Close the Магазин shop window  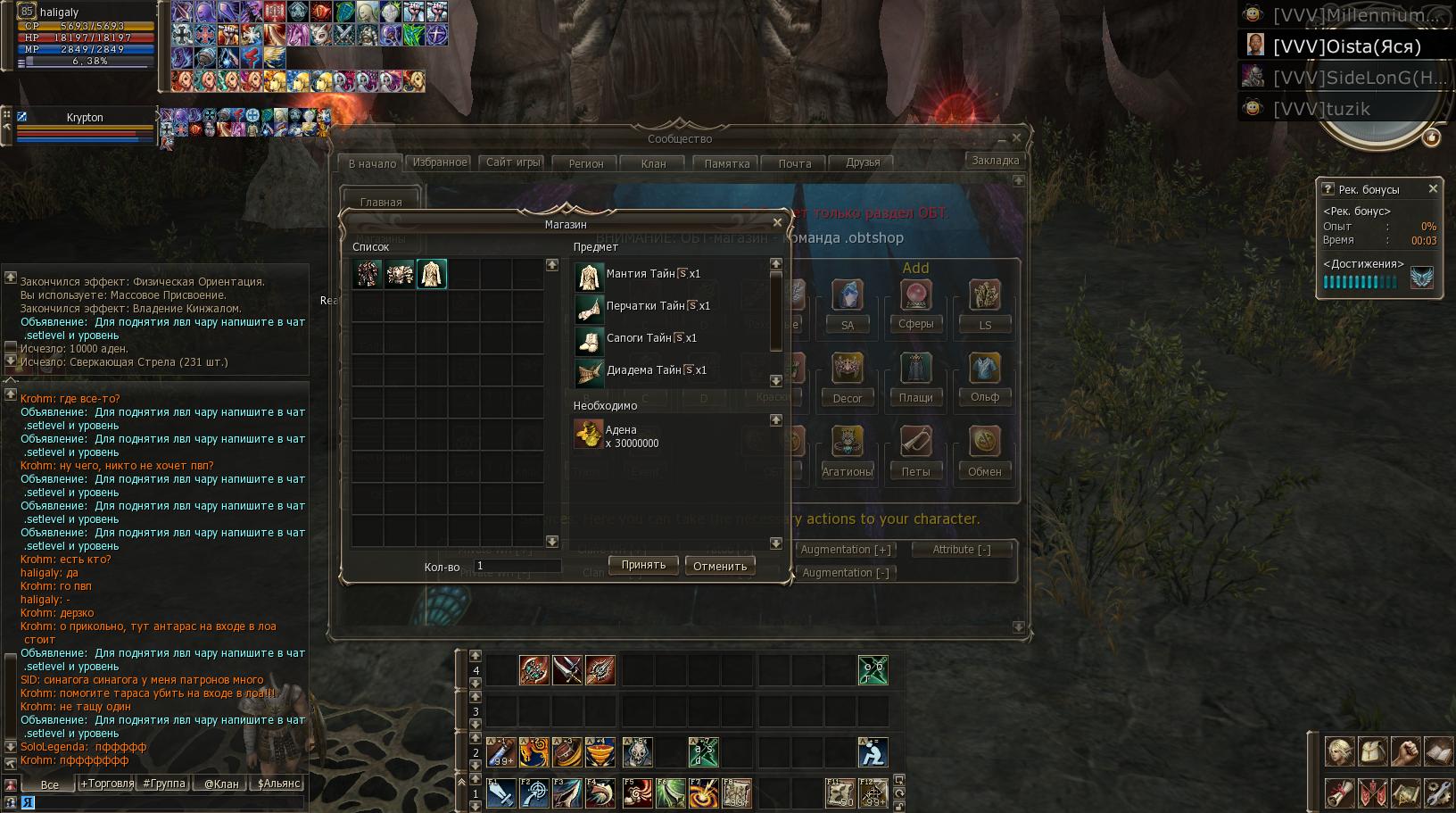coord(777,223)
